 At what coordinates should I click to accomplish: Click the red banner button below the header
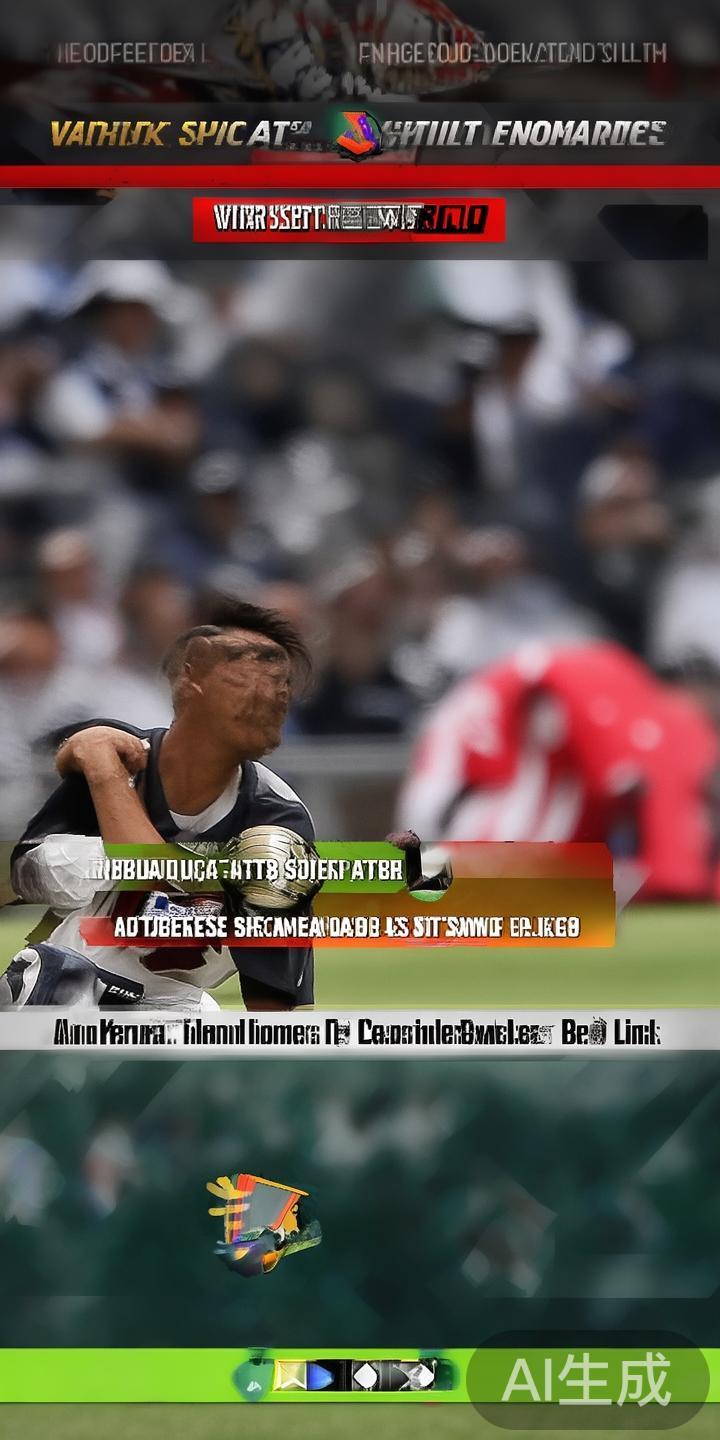[x=348, y=218]
